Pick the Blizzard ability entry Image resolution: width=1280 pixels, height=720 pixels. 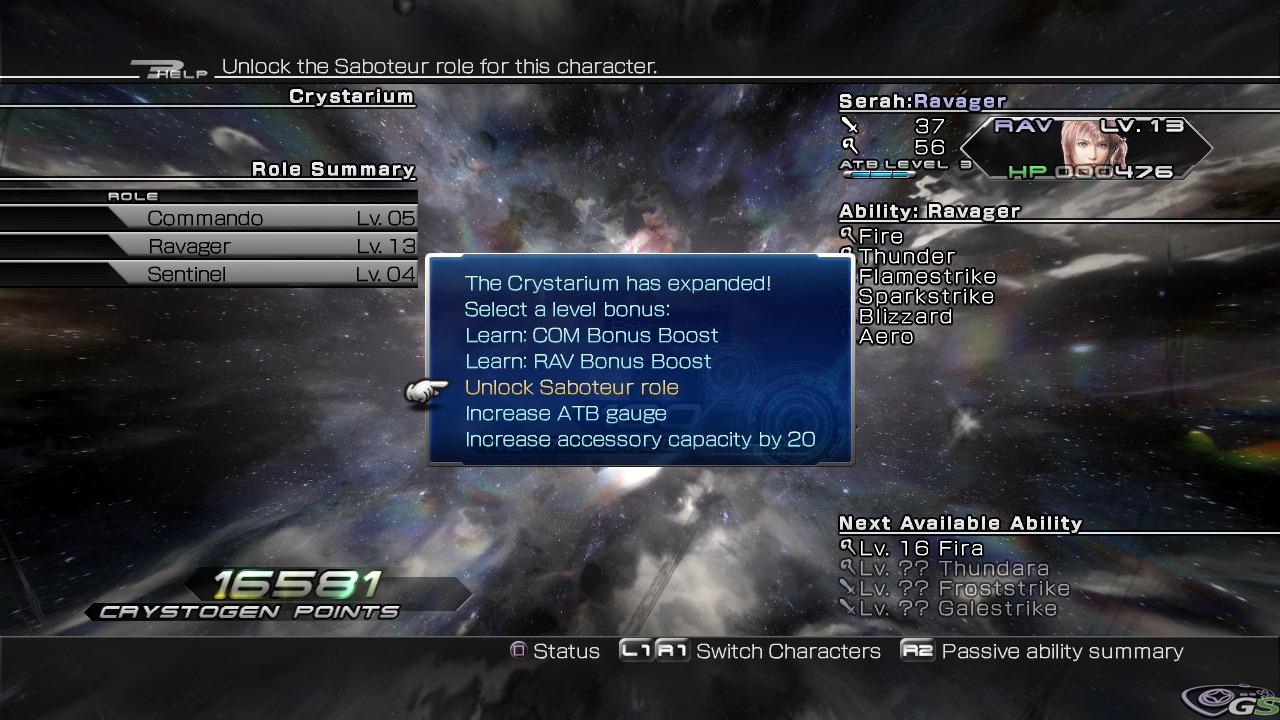point(905,317)
